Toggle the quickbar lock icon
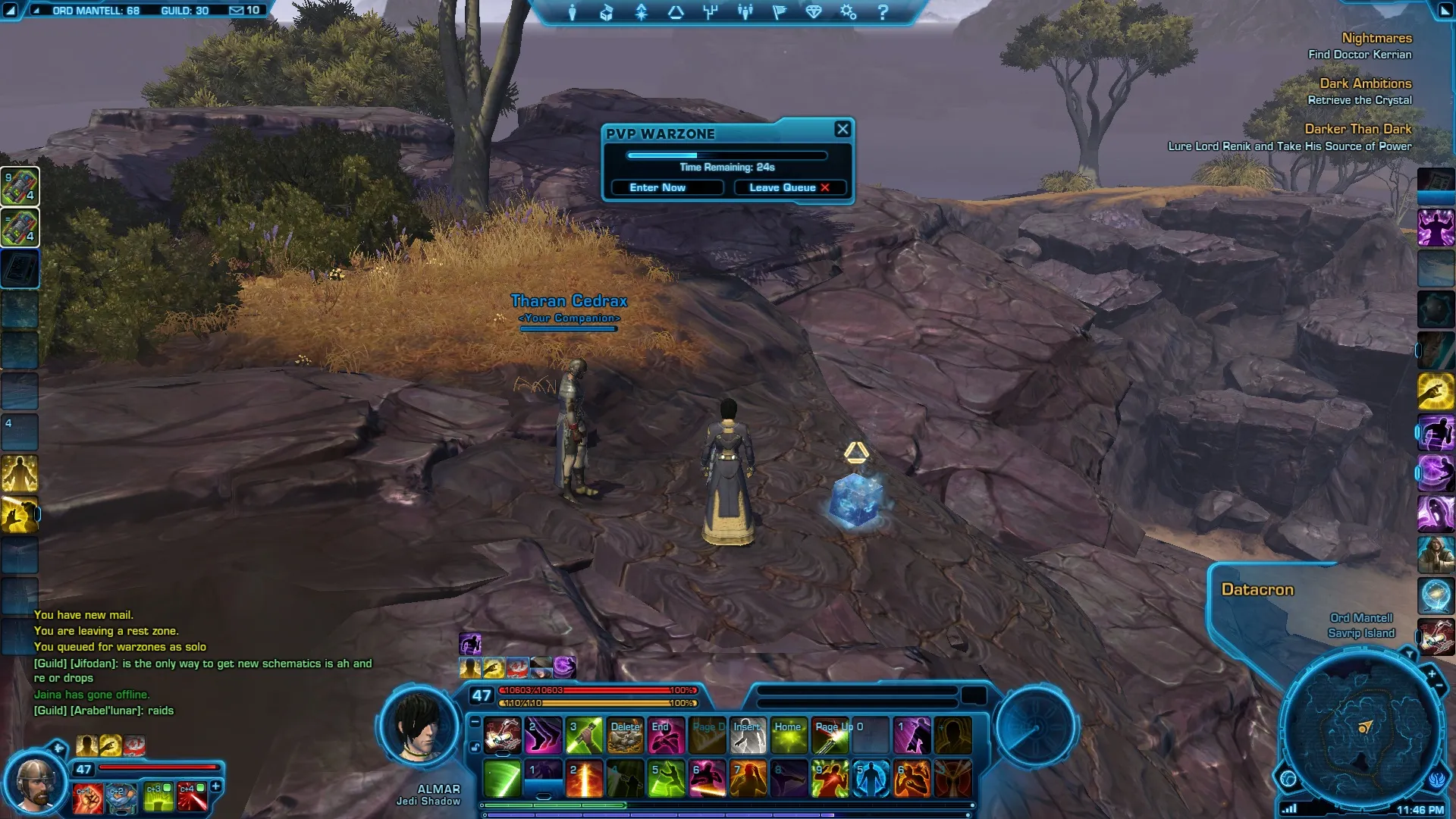1456x819 pixels. tap(475, 747)
